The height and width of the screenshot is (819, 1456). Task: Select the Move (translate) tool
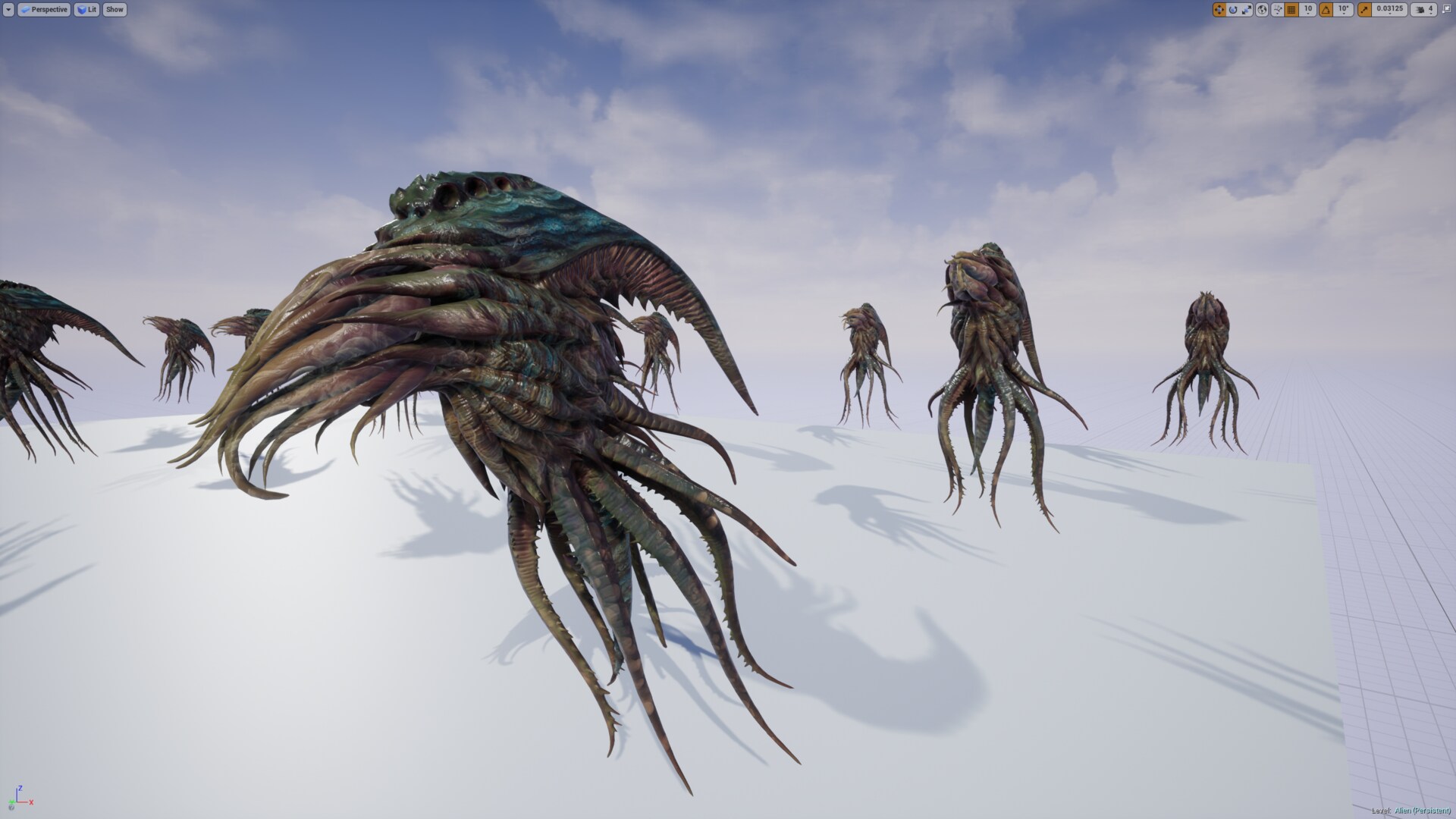pos(1219,9)
